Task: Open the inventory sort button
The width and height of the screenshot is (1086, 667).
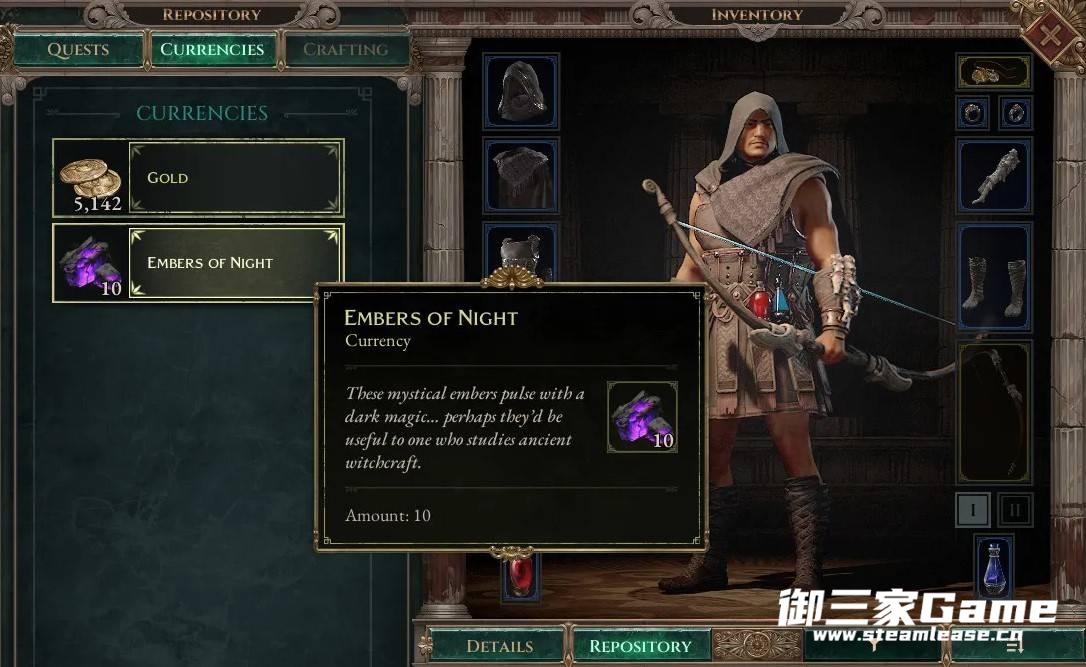Action: pyautogui.click(x=1015, y=646)
